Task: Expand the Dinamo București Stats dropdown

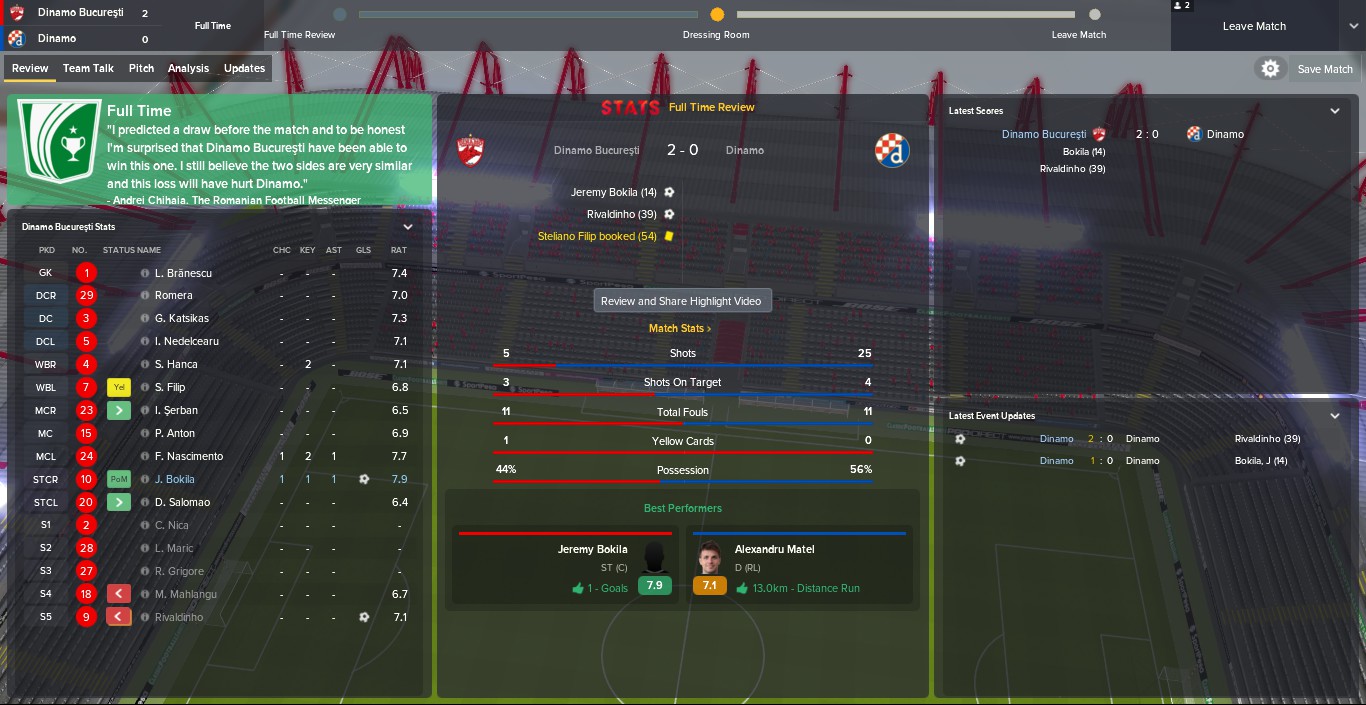Action: (407, 227)
